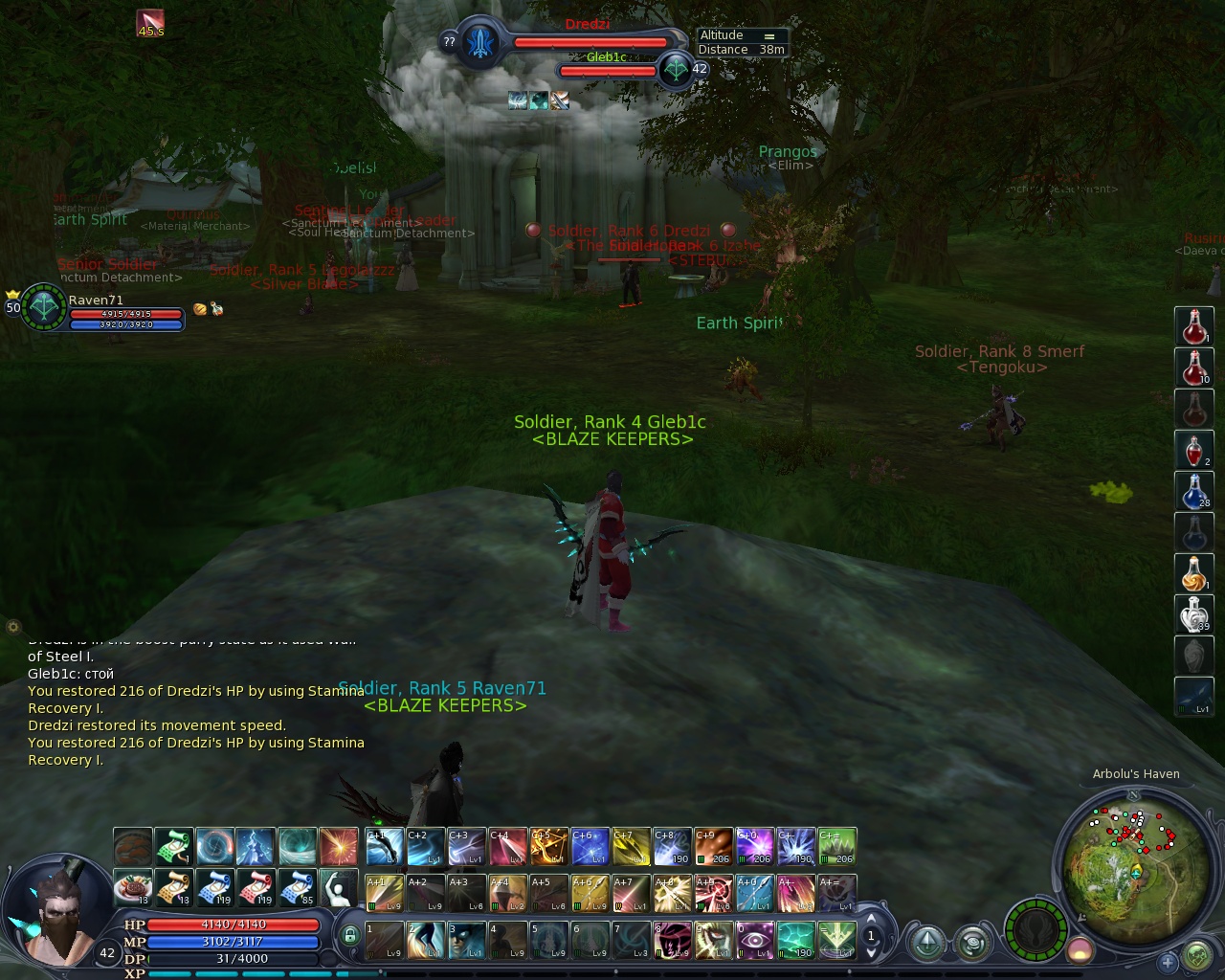Use the C+= green spikes skill
Screen dimensions: 1225x980
[x=836, y=847]
